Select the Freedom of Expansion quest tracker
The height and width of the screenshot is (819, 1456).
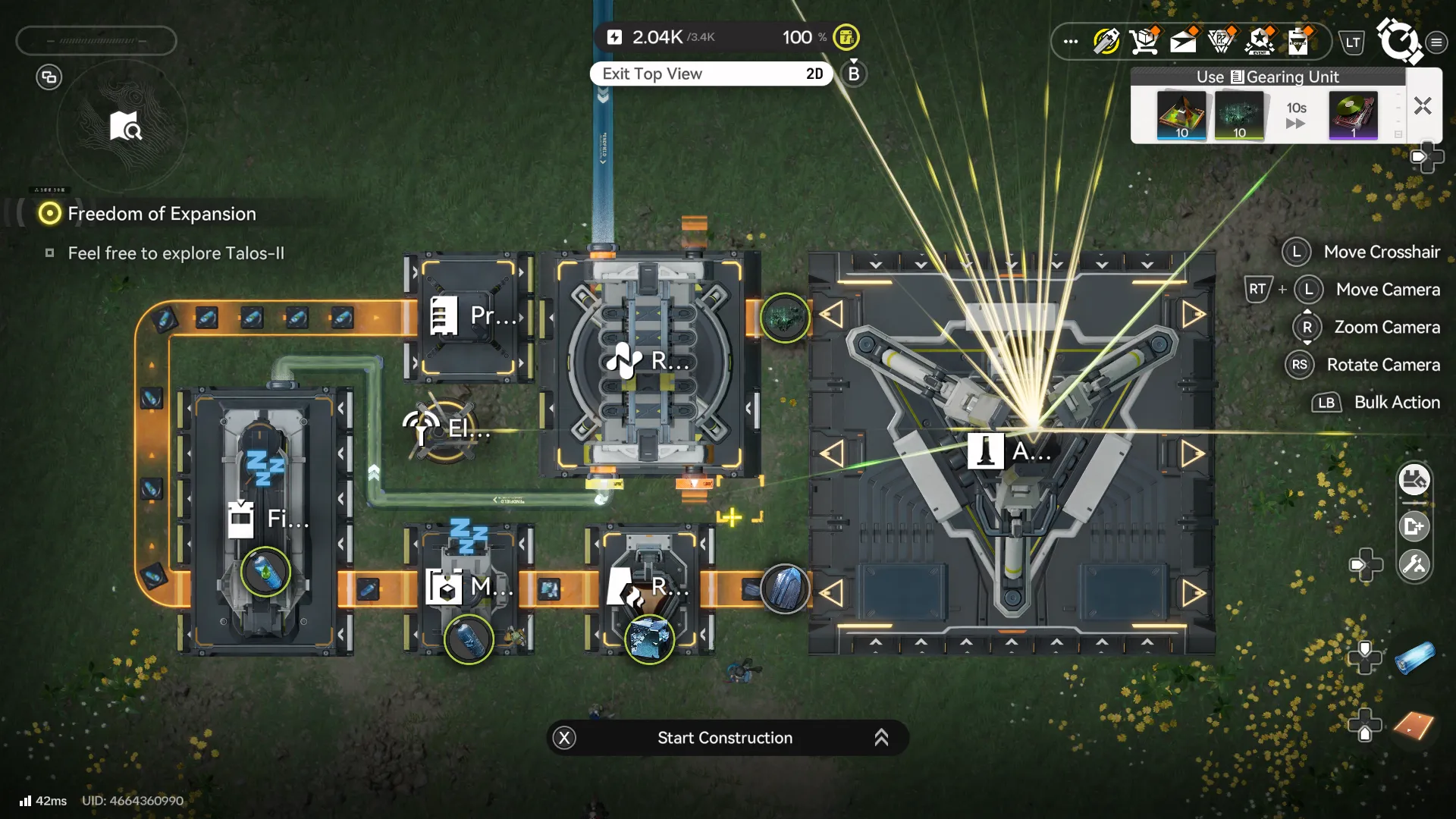[162, 214]
